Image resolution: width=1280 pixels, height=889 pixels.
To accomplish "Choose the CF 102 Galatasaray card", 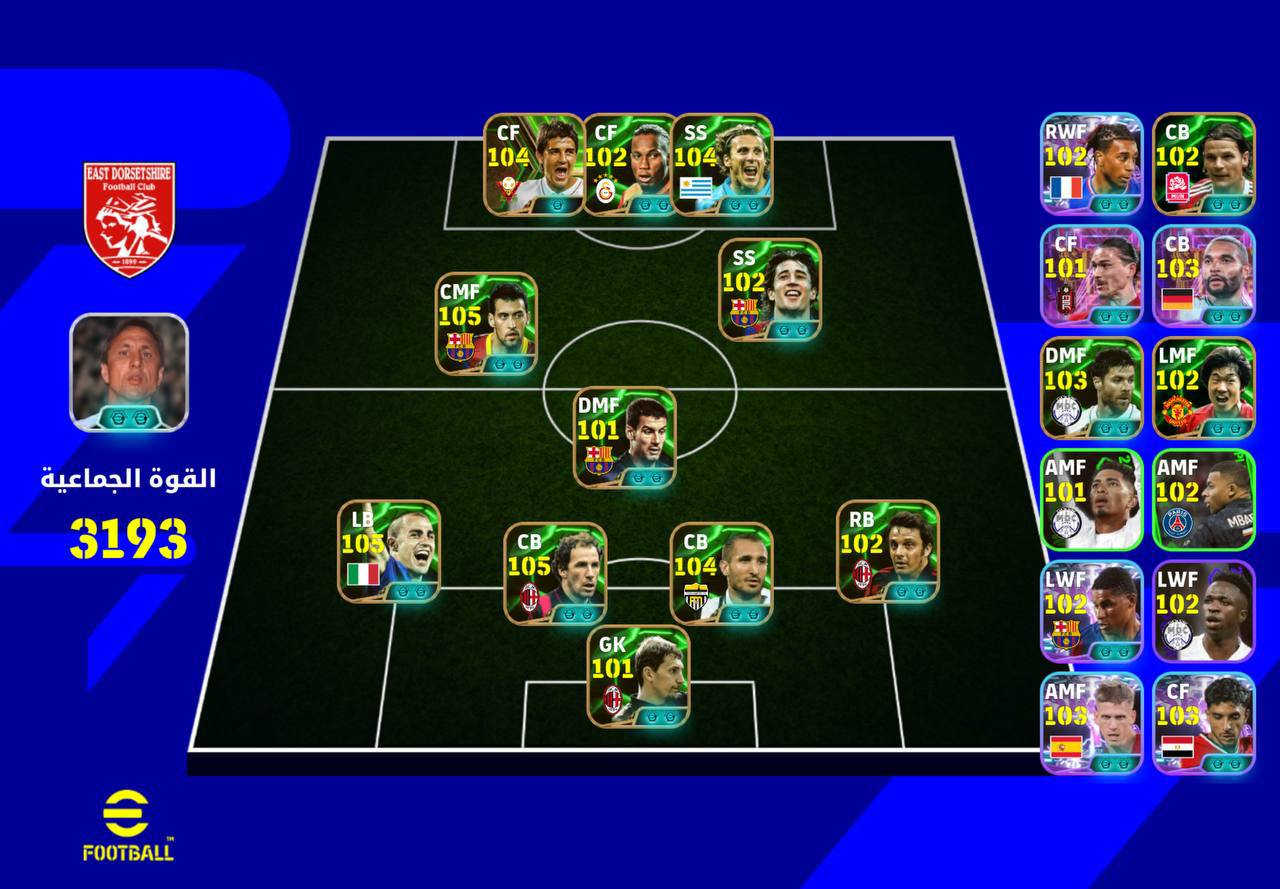I will pos(629,165).
